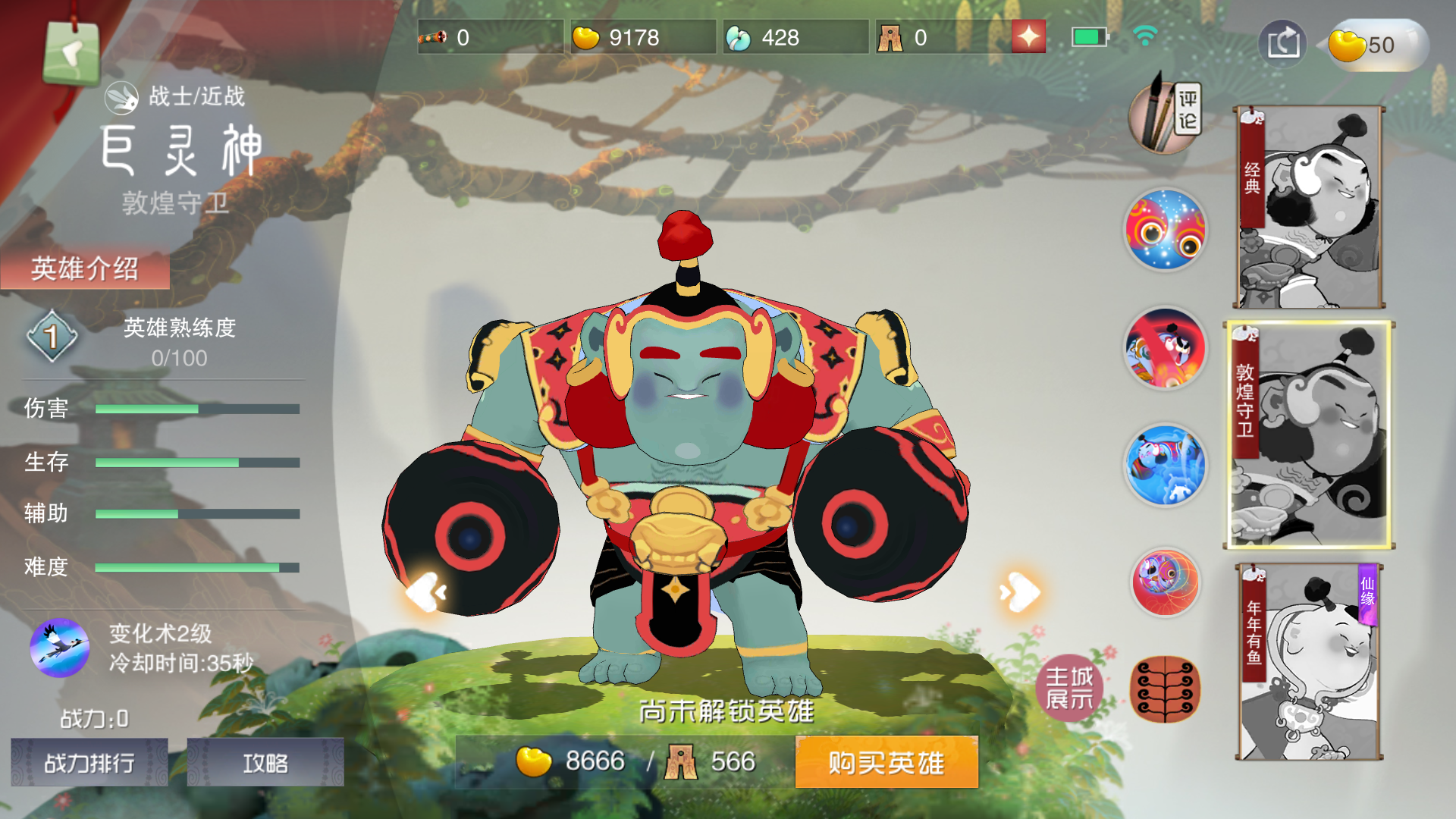Tap the sparkle recharge button in currency bar

[1028, 36]
